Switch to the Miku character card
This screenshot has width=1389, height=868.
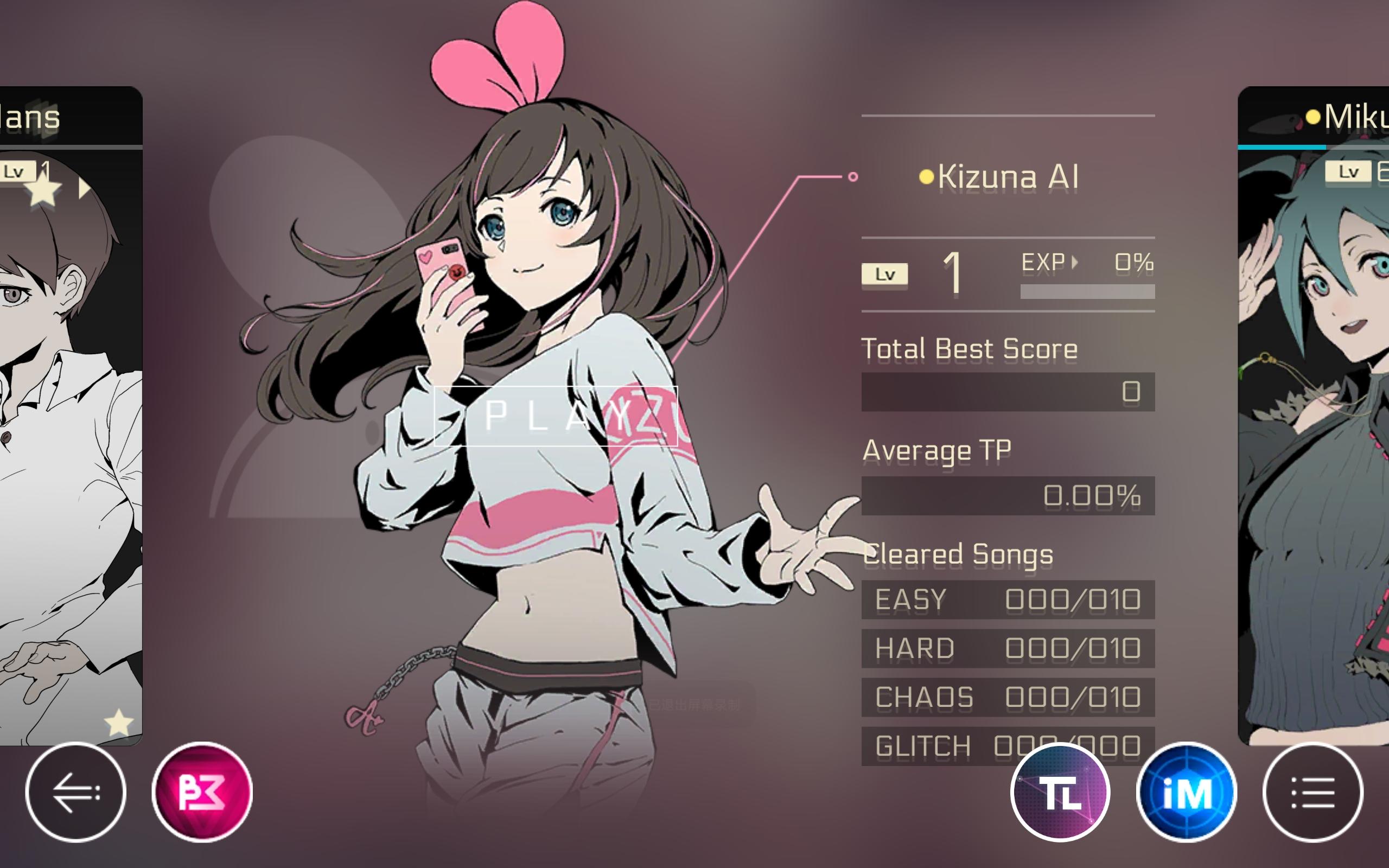[1320, 431]
